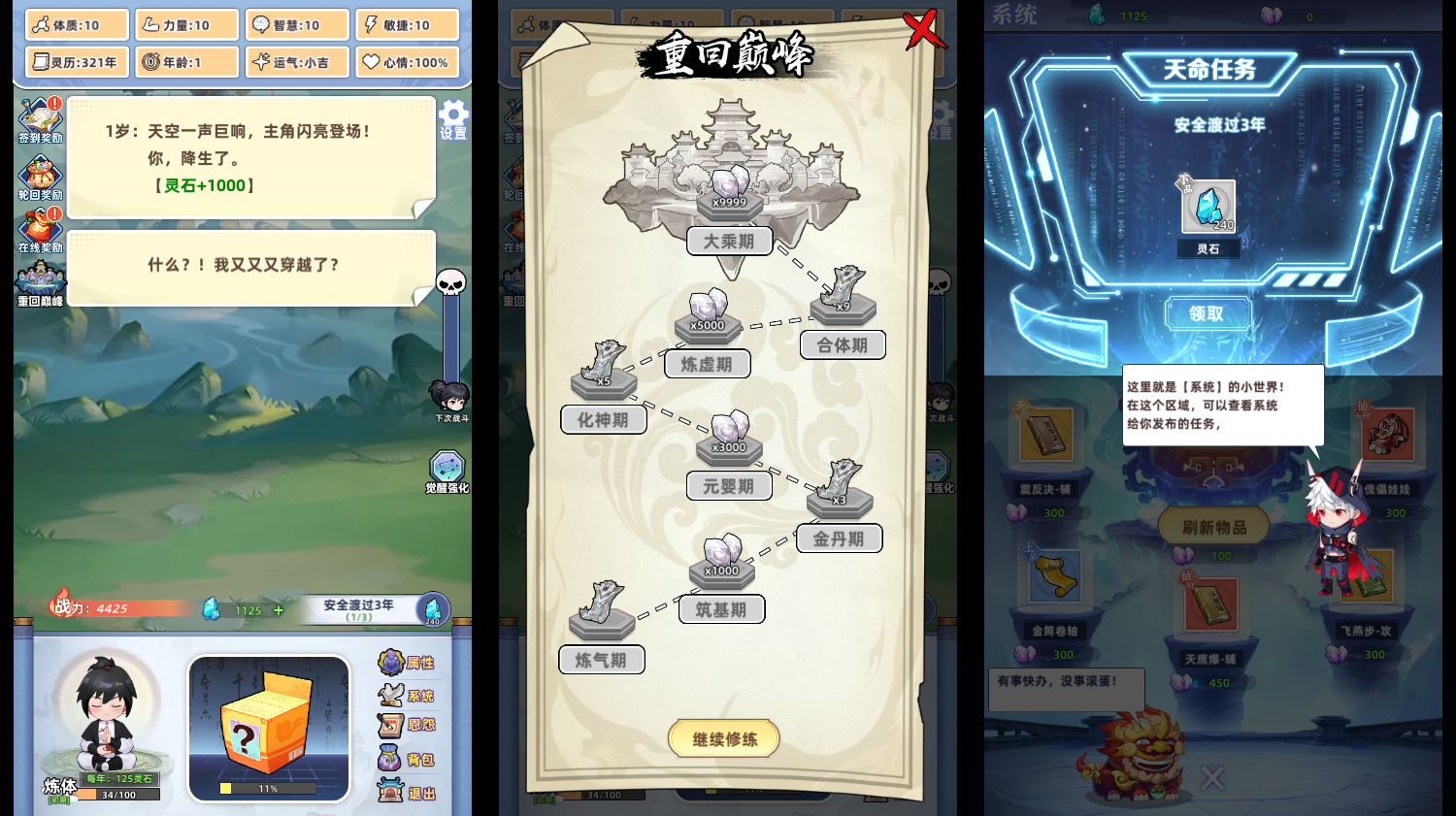Image resolution: width=1456 pixels, height=816 pixels.
Task: Open the 安全渡过3年 task banner
Action: pos(359,609)
